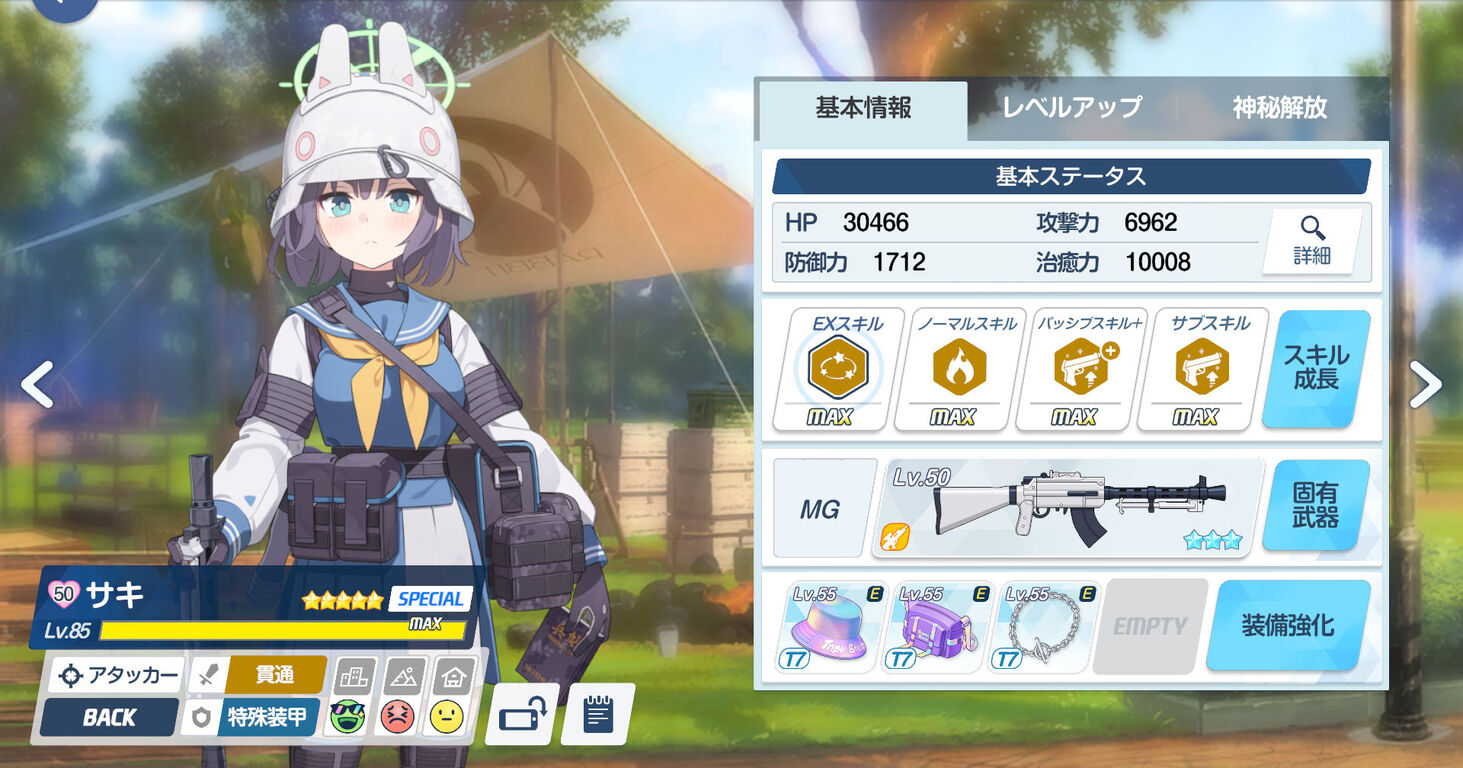The height and width of the screenshot is (768, 1463).
Task: Go to the previous student with the left arrow
Action: [x=38, y=384]
